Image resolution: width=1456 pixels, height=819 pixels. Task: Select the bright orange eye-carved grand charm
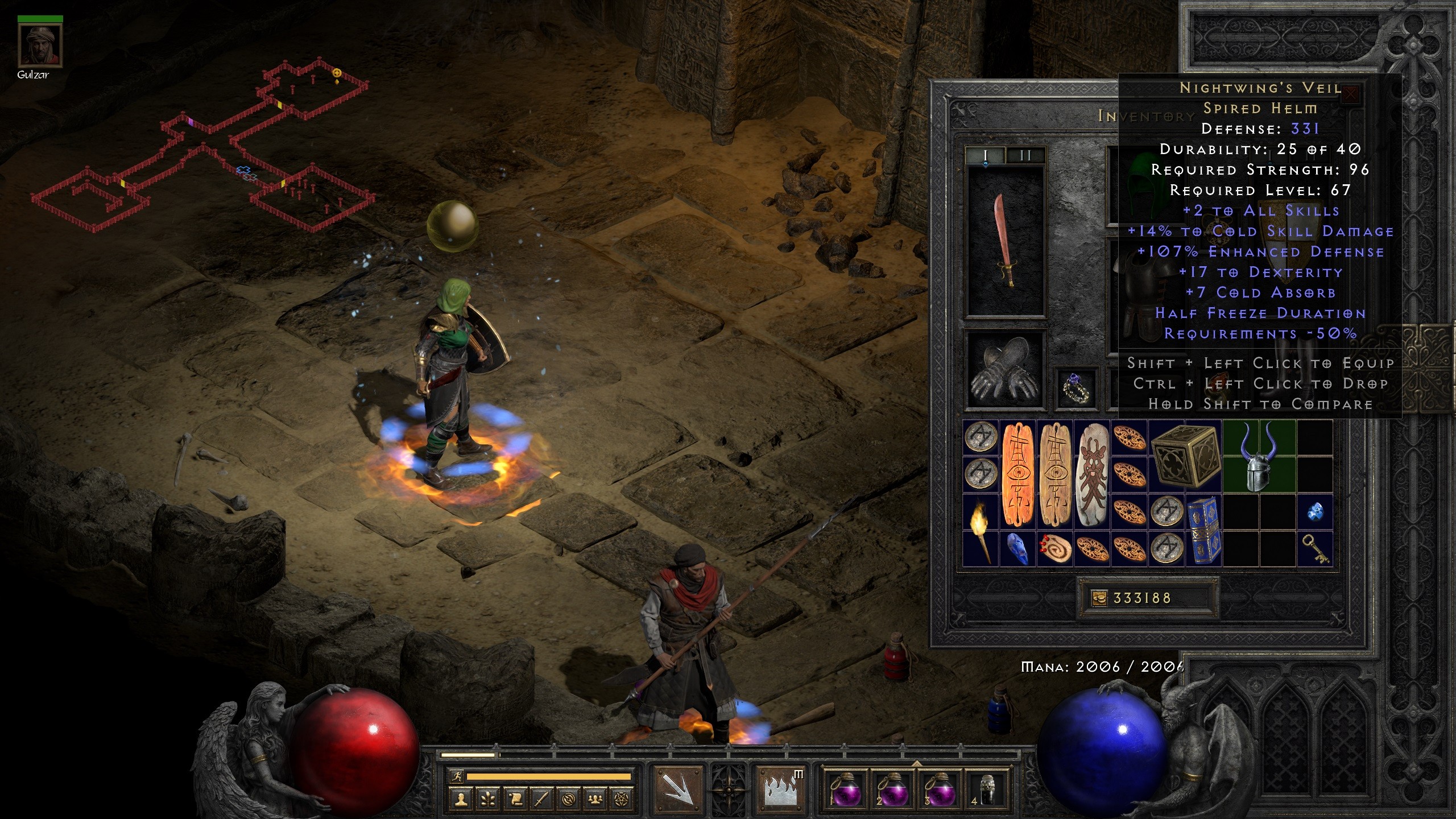(x=1017, y=475)
